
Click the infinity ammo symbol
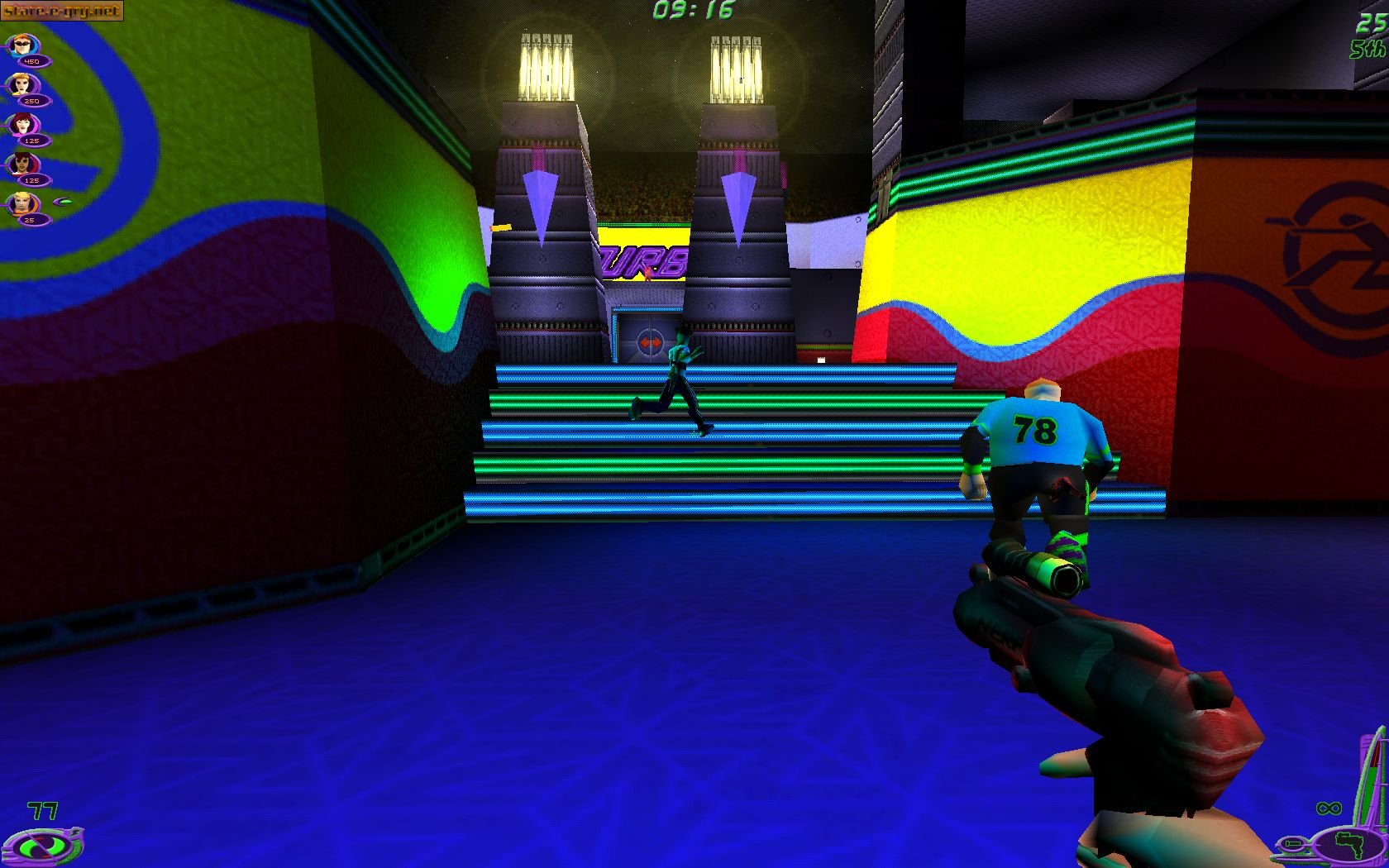coord(1329,808)
